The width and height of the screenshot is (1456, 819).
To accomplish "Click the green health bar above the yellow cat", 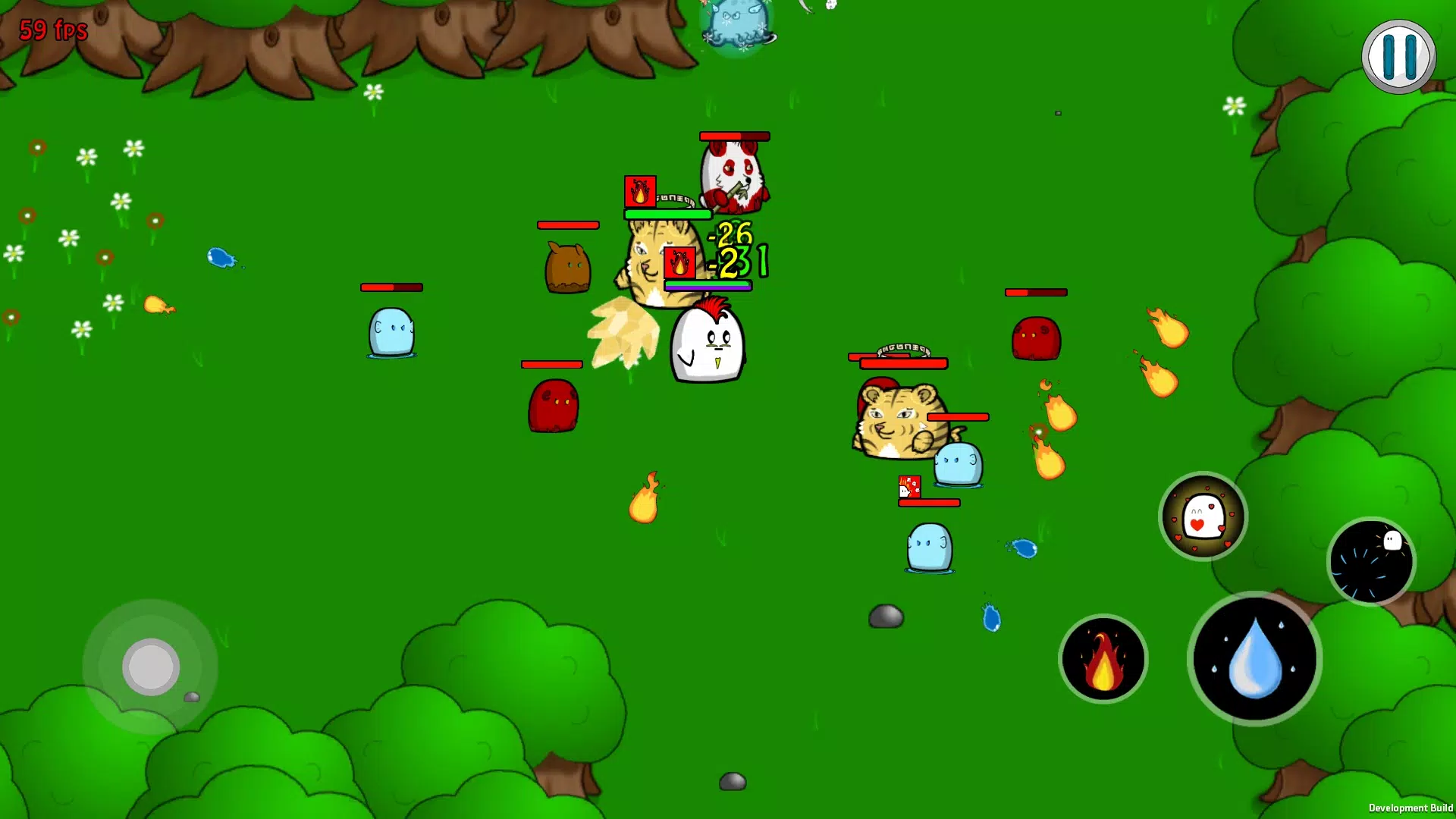I will 666,214.
